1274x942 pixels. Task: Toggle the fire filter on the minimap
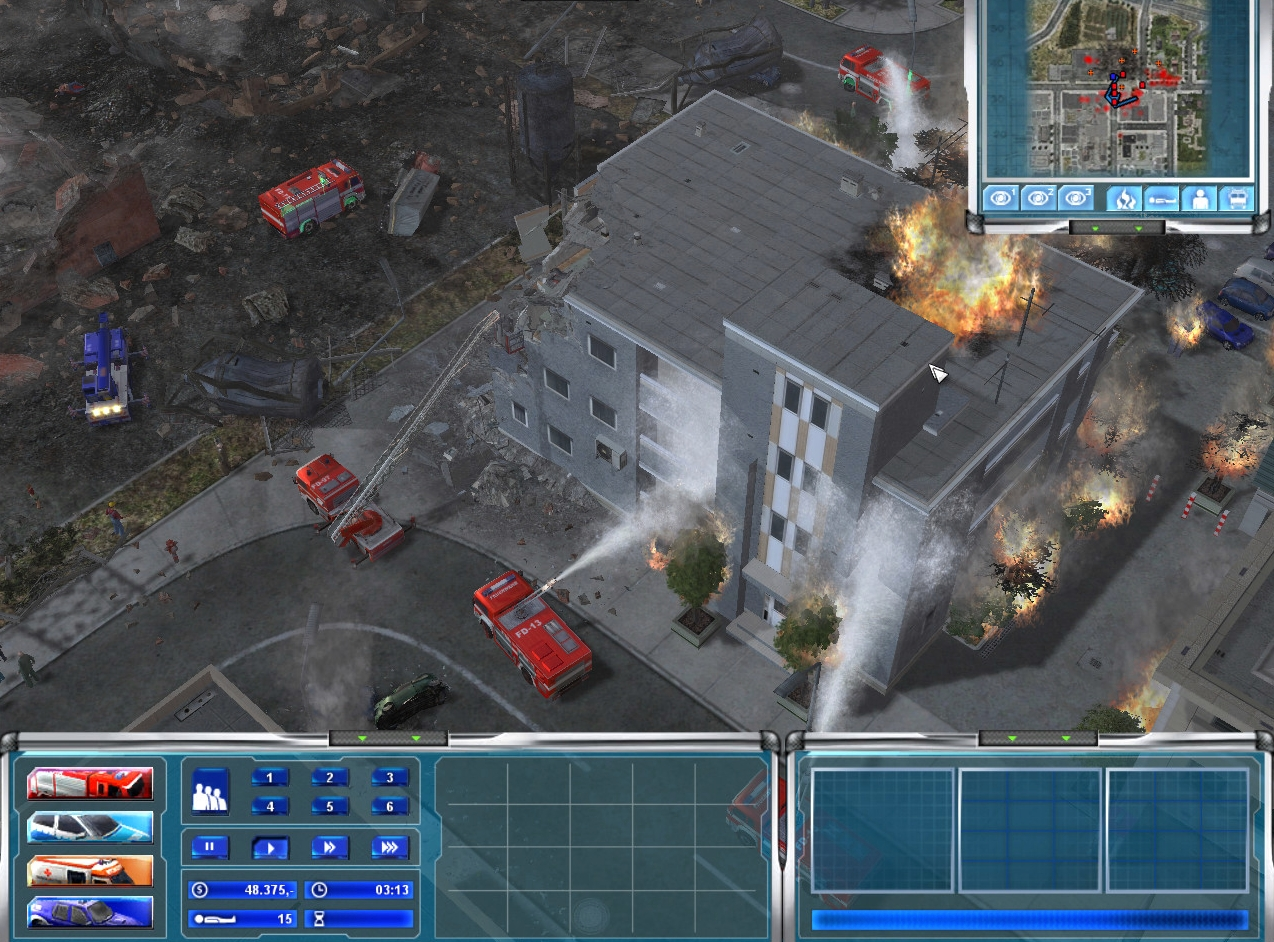[1123, 197]
